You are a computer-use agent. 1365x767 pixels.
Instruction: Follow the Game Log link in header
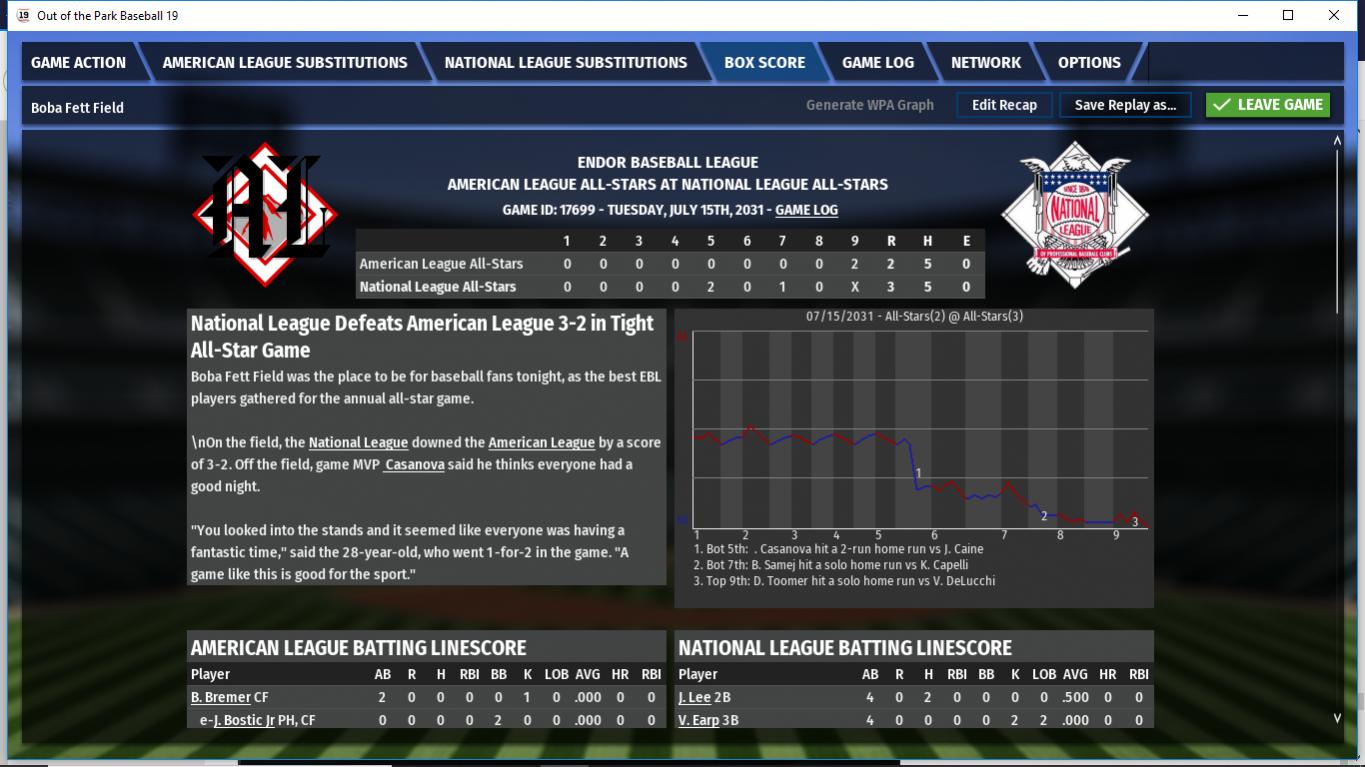coord(806,210)
